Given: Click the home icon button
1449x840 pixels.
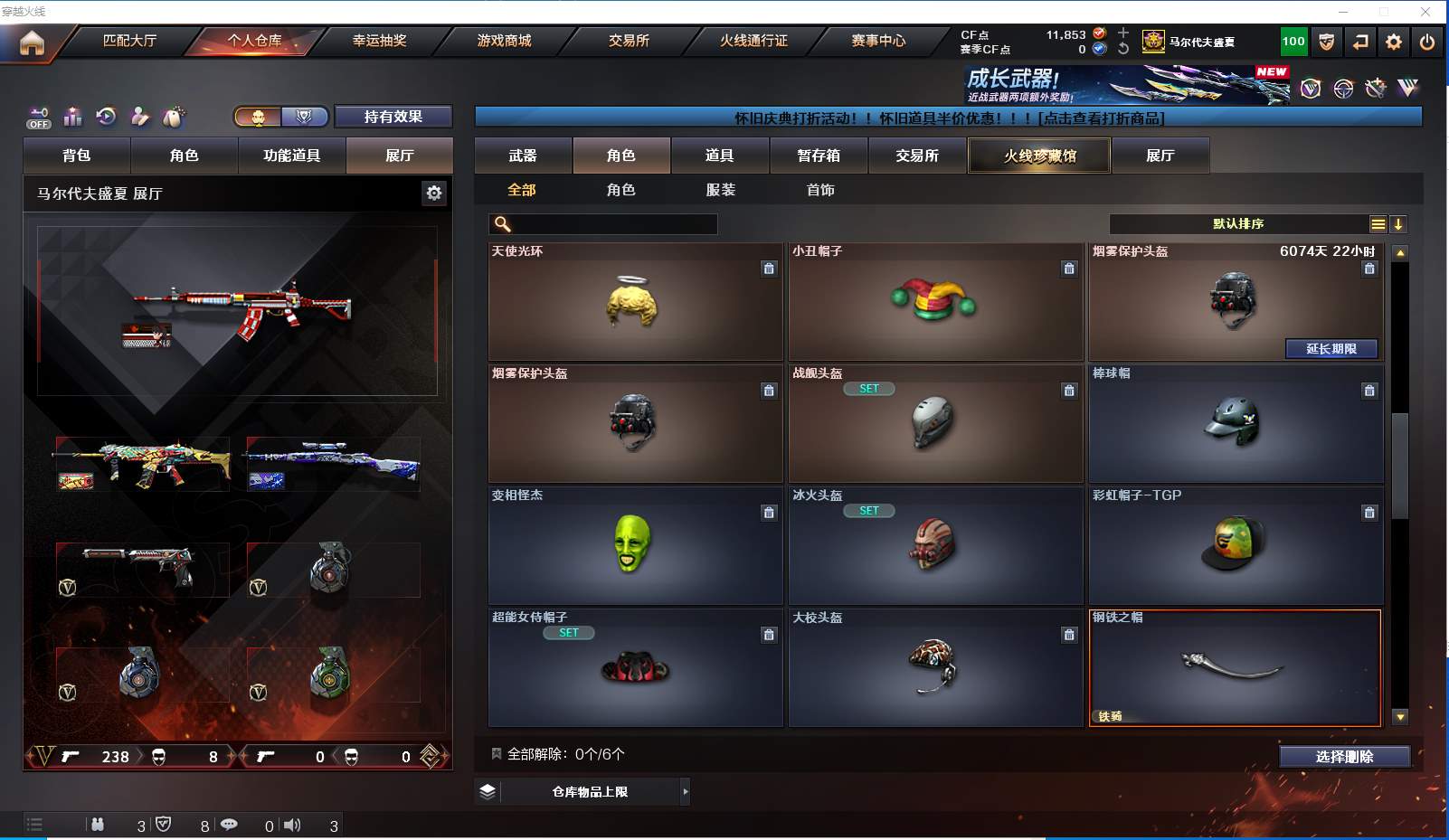Looking at the screenshot, I should click(32, 42).
